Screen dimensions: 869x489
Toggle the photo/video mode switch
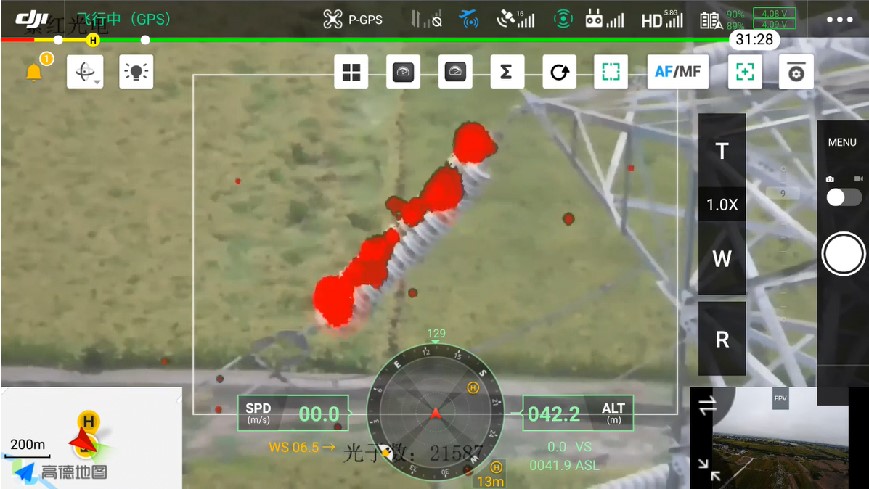click(844, 197)
